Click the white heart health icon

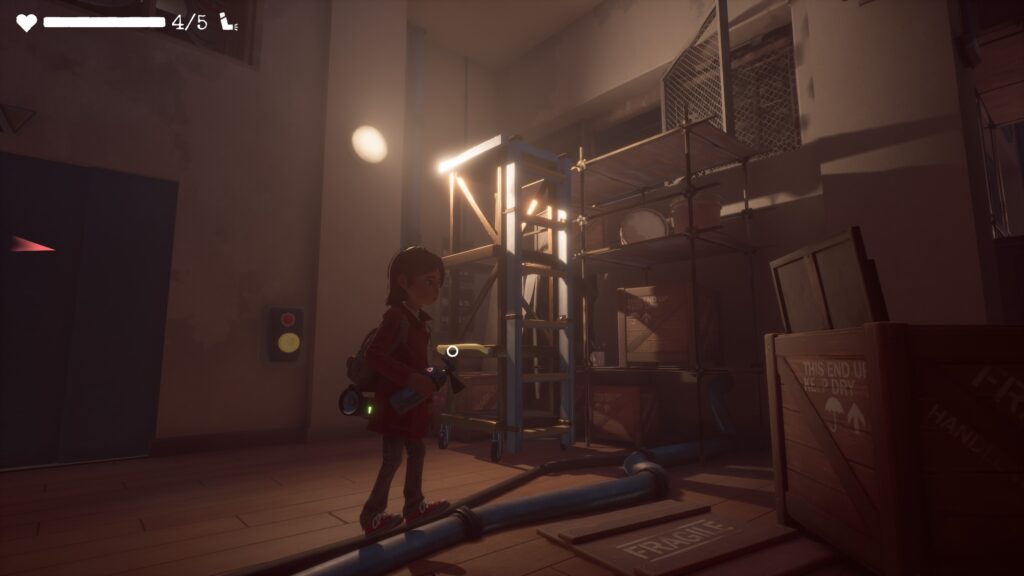[26, 22]
